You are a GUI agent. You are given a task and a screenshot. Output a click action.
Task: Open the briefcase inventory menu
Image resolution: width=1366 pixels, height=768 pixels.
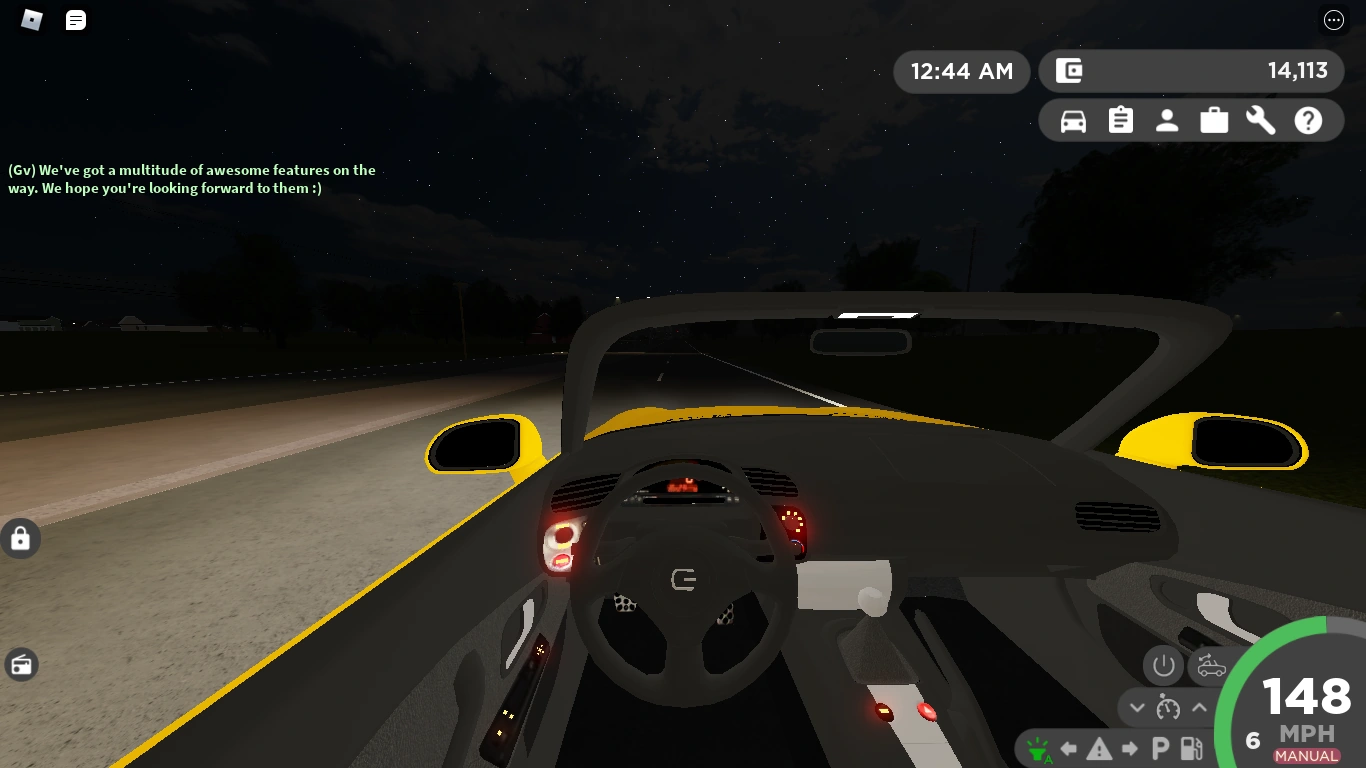click(x=1214, y=119)
